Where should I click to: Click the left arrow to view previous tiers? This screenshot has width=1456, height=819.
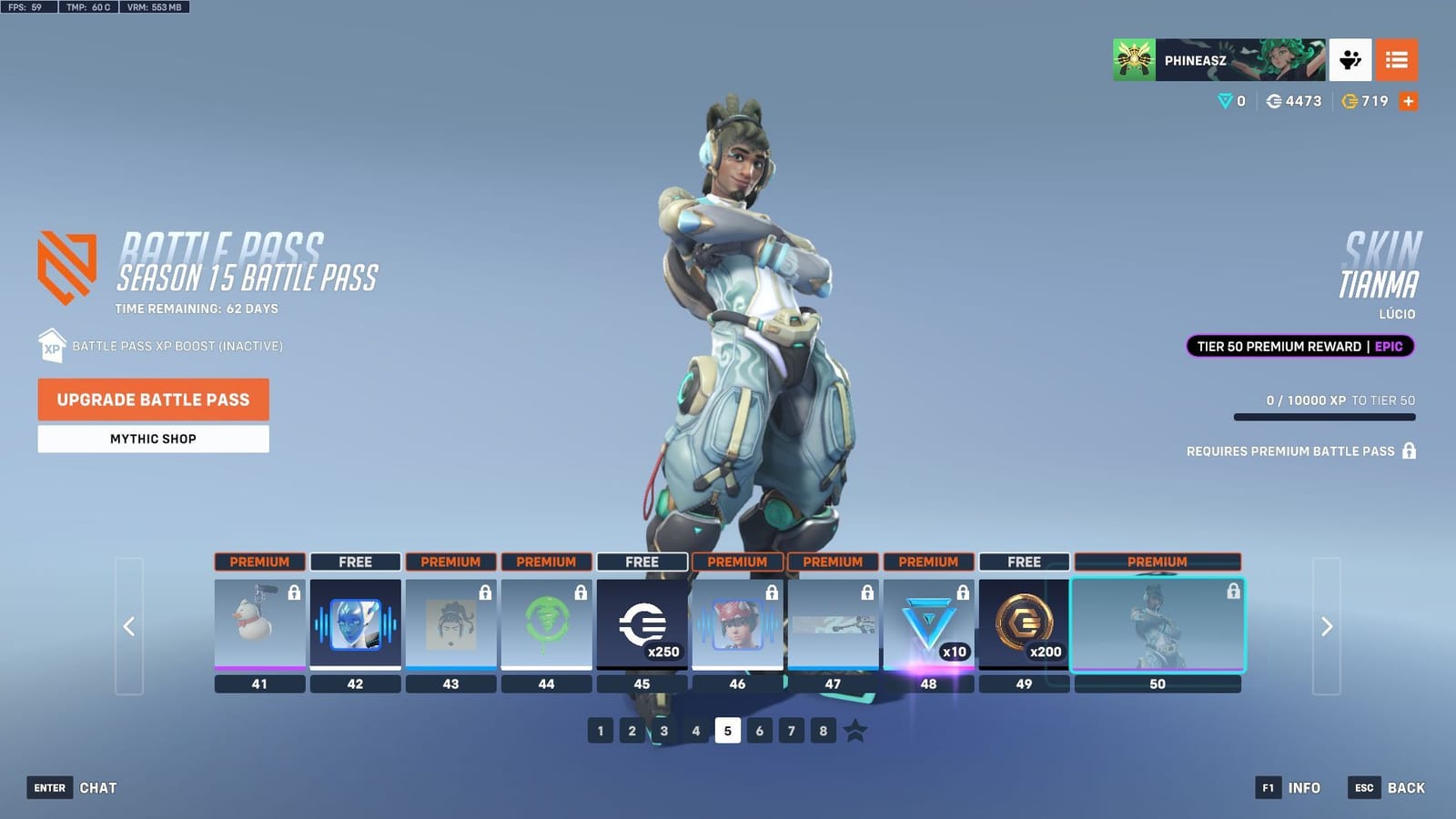[127, 628]
